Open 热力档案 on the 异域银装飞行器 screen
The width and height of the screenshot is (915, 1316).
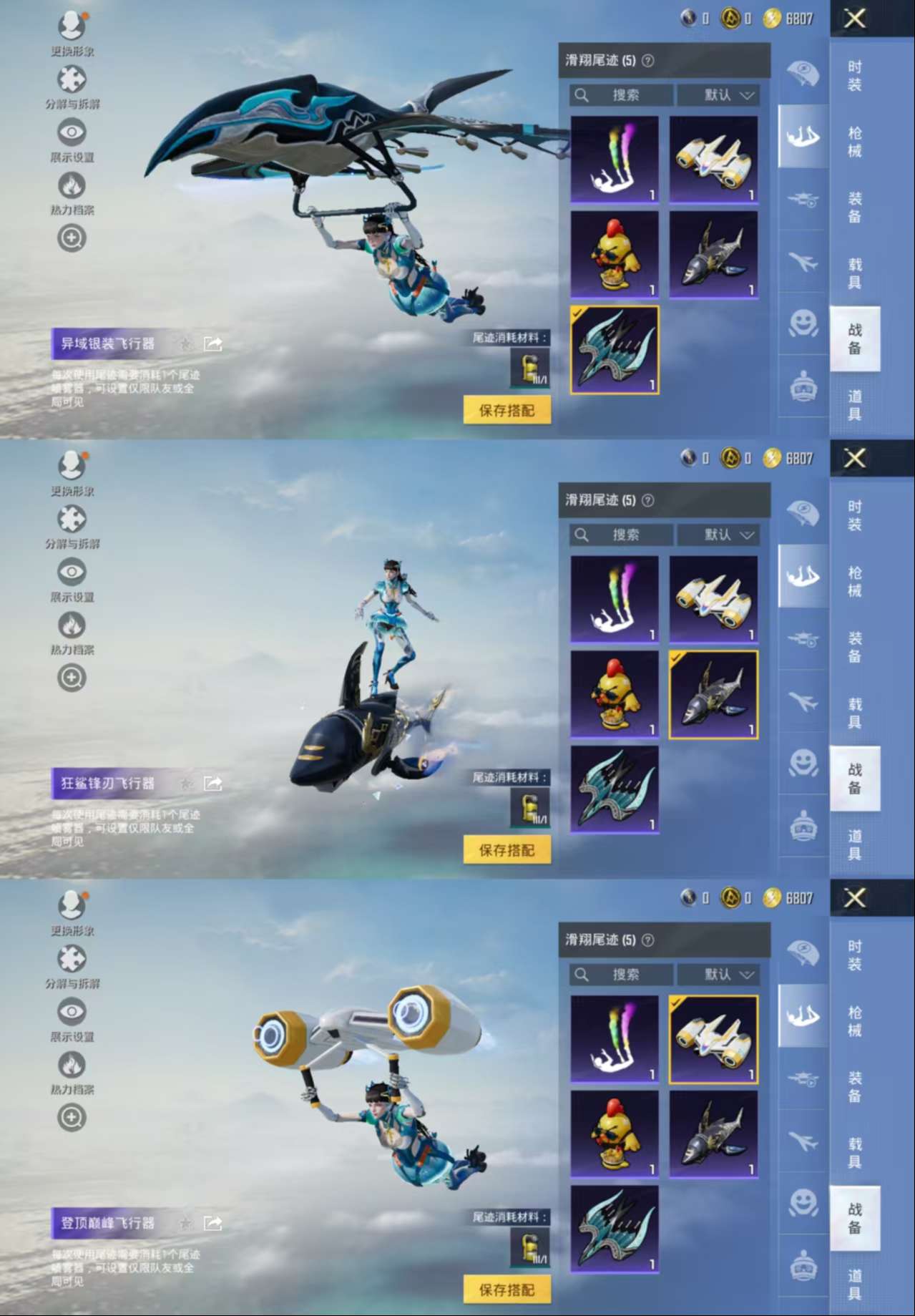click(x=72, y=193)
